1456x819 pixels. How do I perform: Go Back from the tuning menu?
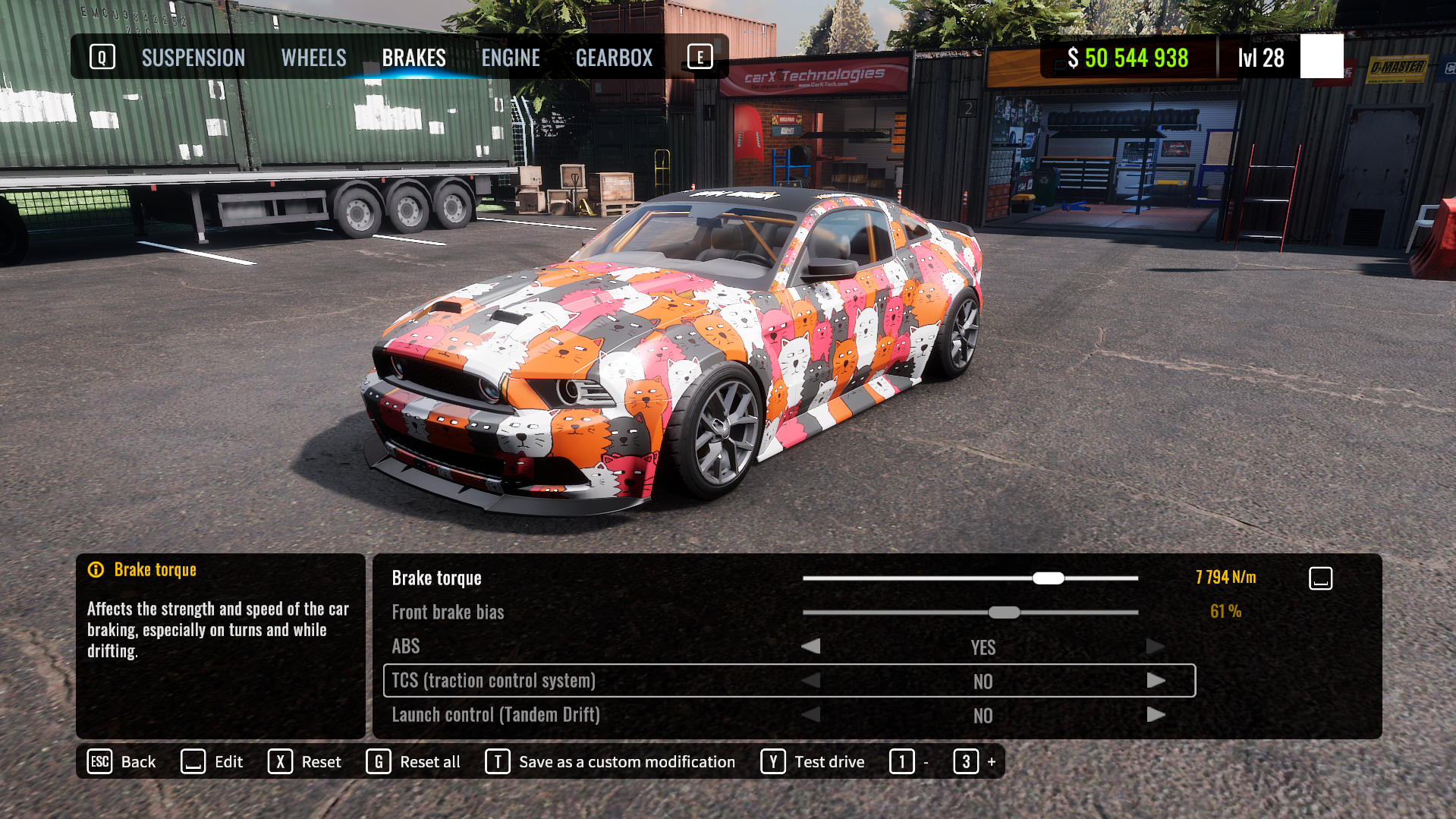pyautogui.click(x=122, y=761)
